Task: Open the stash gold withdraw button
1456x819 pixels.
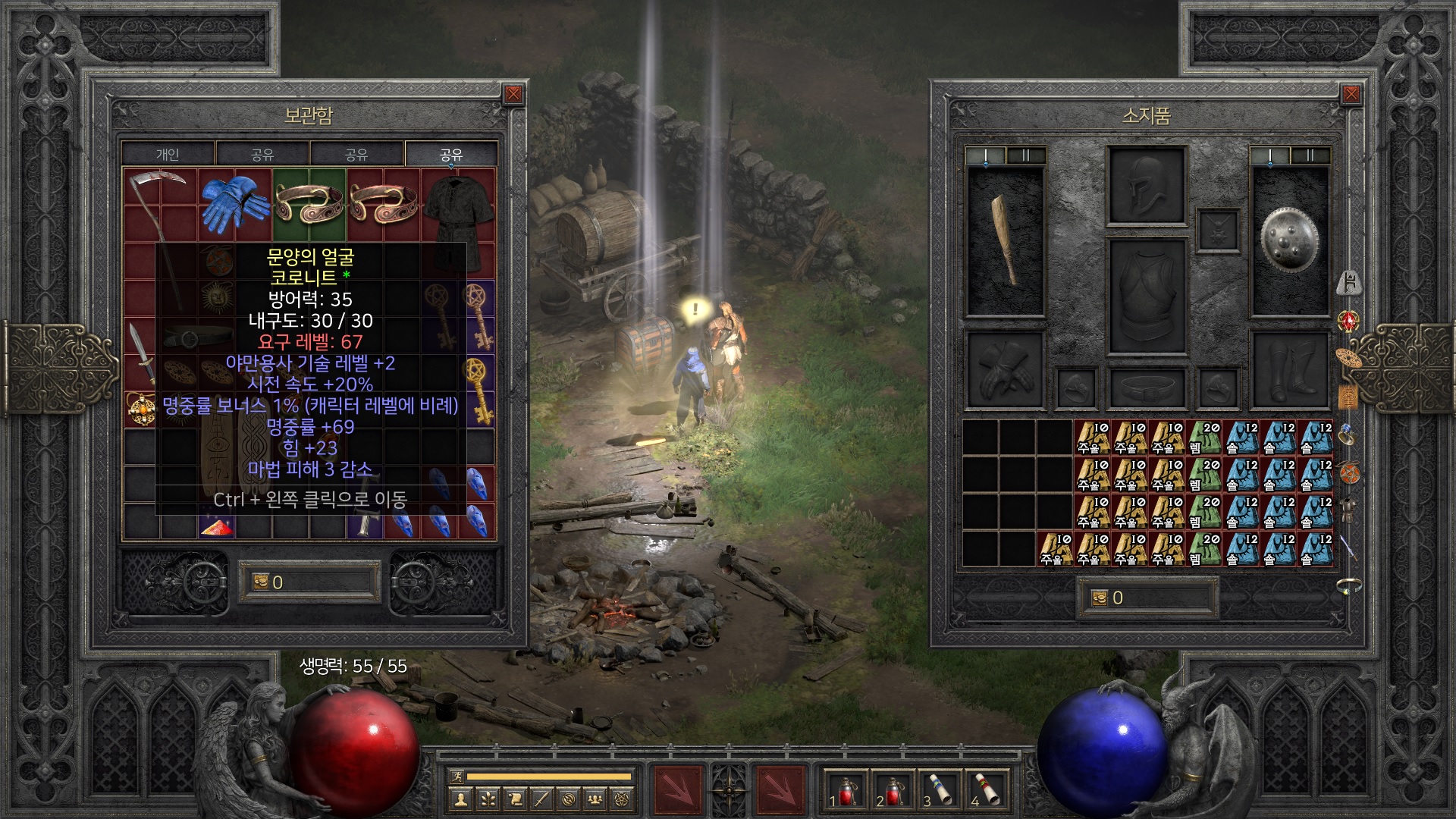Action: [x=260, y=582]
